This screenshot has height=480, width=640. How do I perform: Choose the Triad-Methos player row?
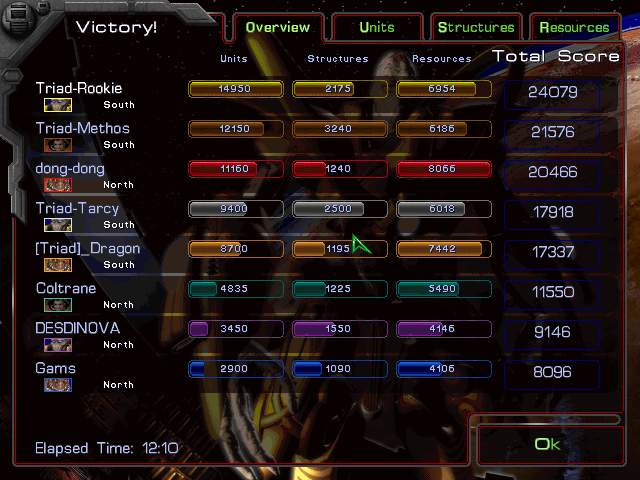point(83,129)
